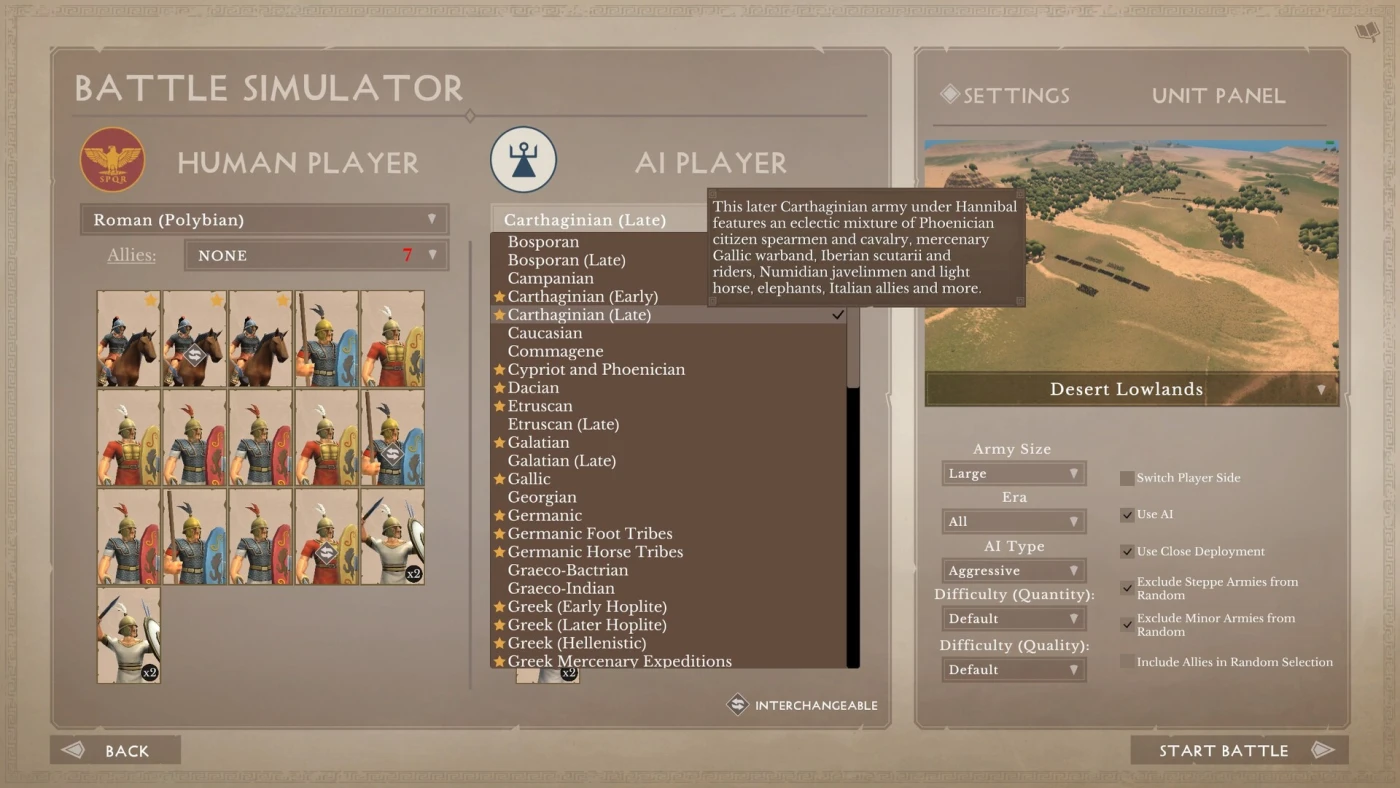Start the battle
The height and width of the screenshot is (788, 1400).
[x=1238, y=751]
